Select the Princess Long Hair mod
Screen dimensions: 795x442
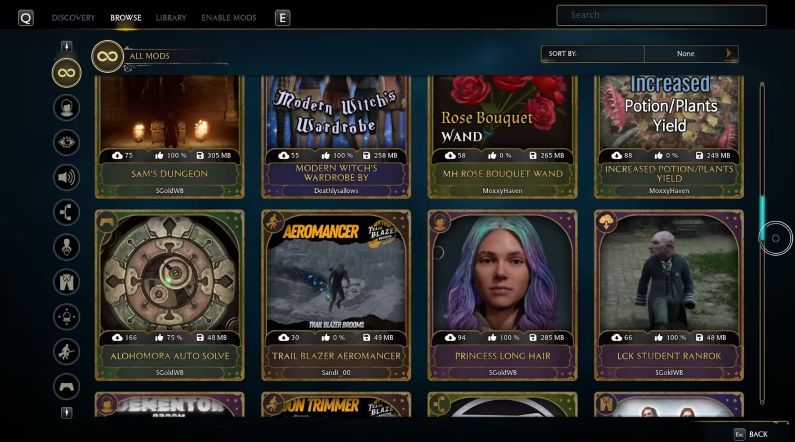click(x=502, y=295)
